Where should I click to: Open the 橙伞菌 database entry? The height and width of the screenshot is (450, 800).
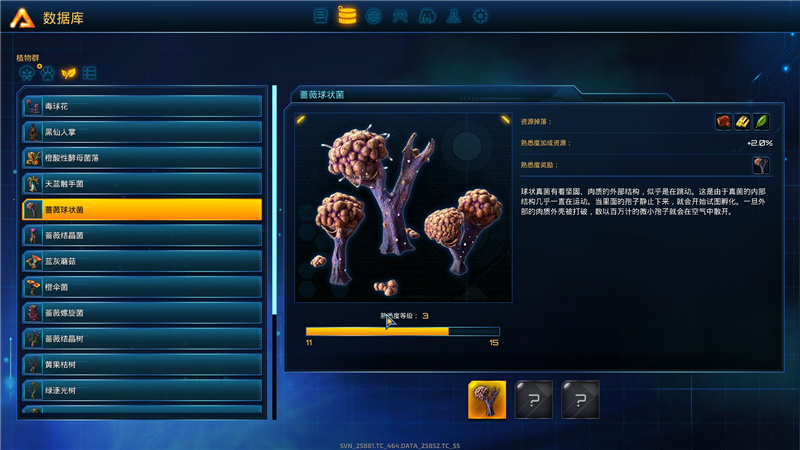coord(142,287)
